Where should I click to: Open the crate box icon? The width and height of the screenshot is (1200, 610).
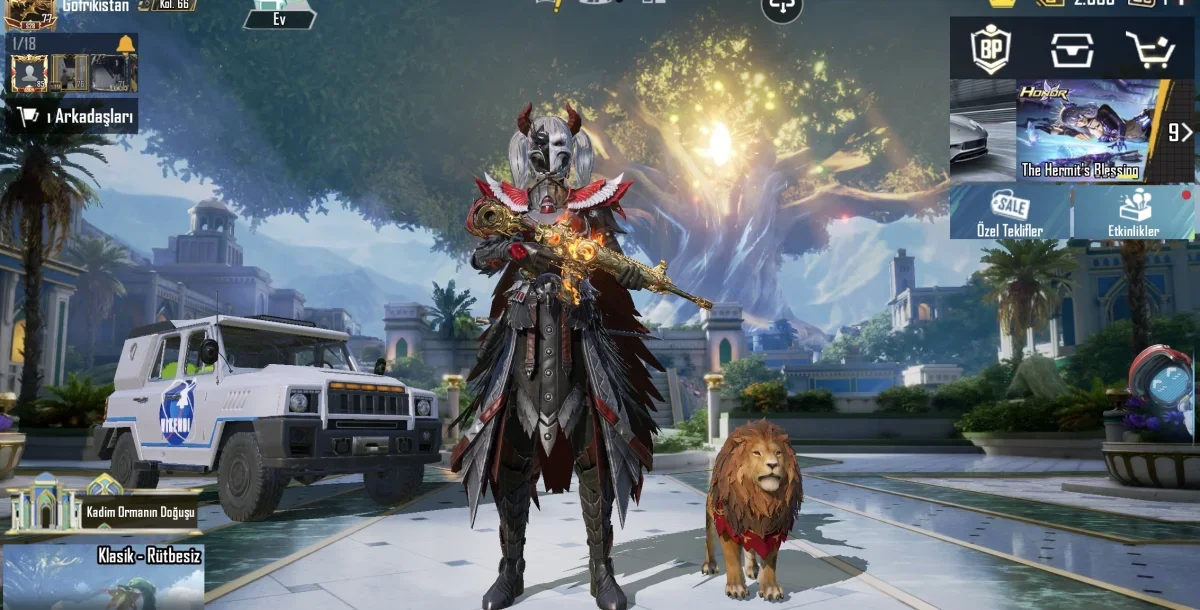[1071, 48]
